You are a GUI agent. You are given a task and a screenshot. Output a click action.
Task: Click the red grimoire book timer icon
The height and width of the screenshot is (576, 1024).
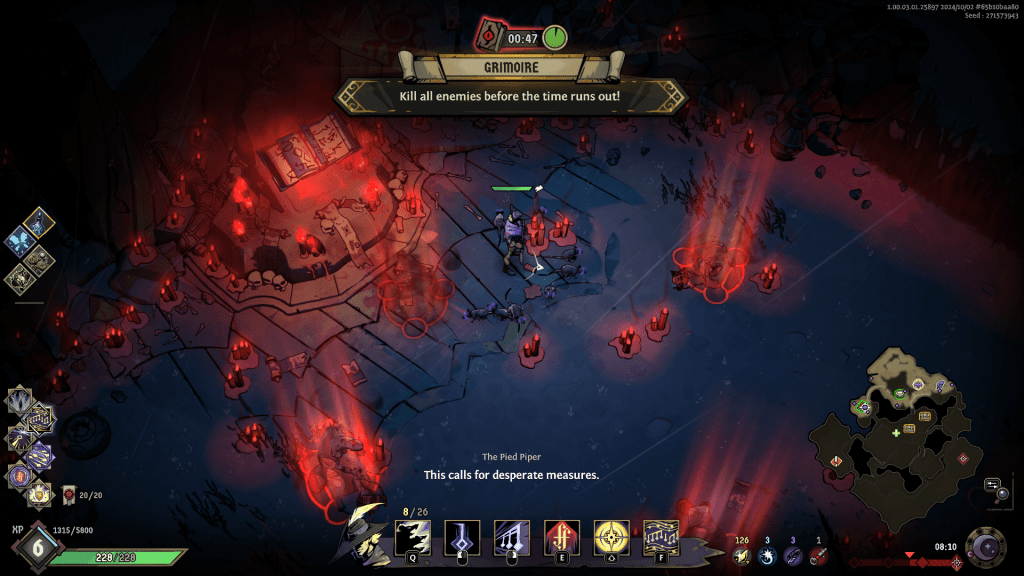pos(489,37)
